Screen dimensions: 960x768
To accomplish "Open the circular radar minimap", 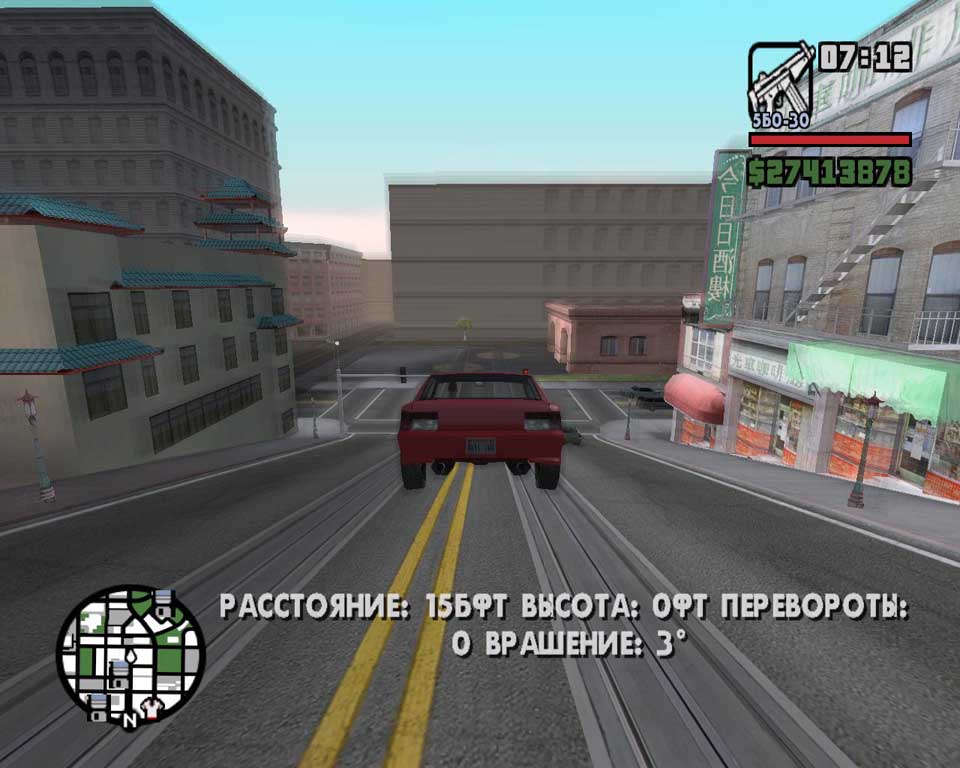I will [130, 656].
